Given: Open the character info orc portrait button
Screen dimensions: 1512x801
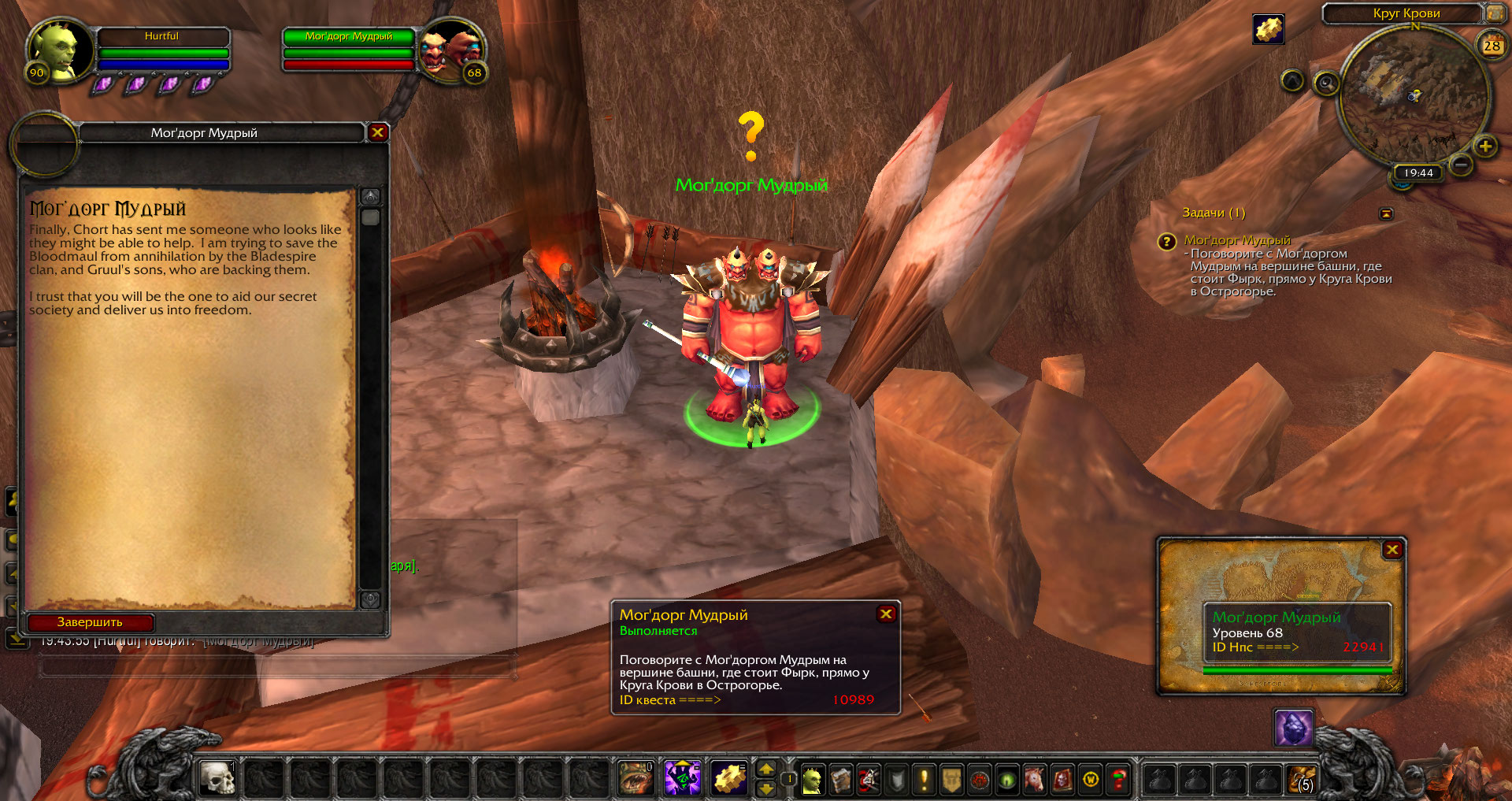Looking at the screenshot, I should (x=812, y=780).
